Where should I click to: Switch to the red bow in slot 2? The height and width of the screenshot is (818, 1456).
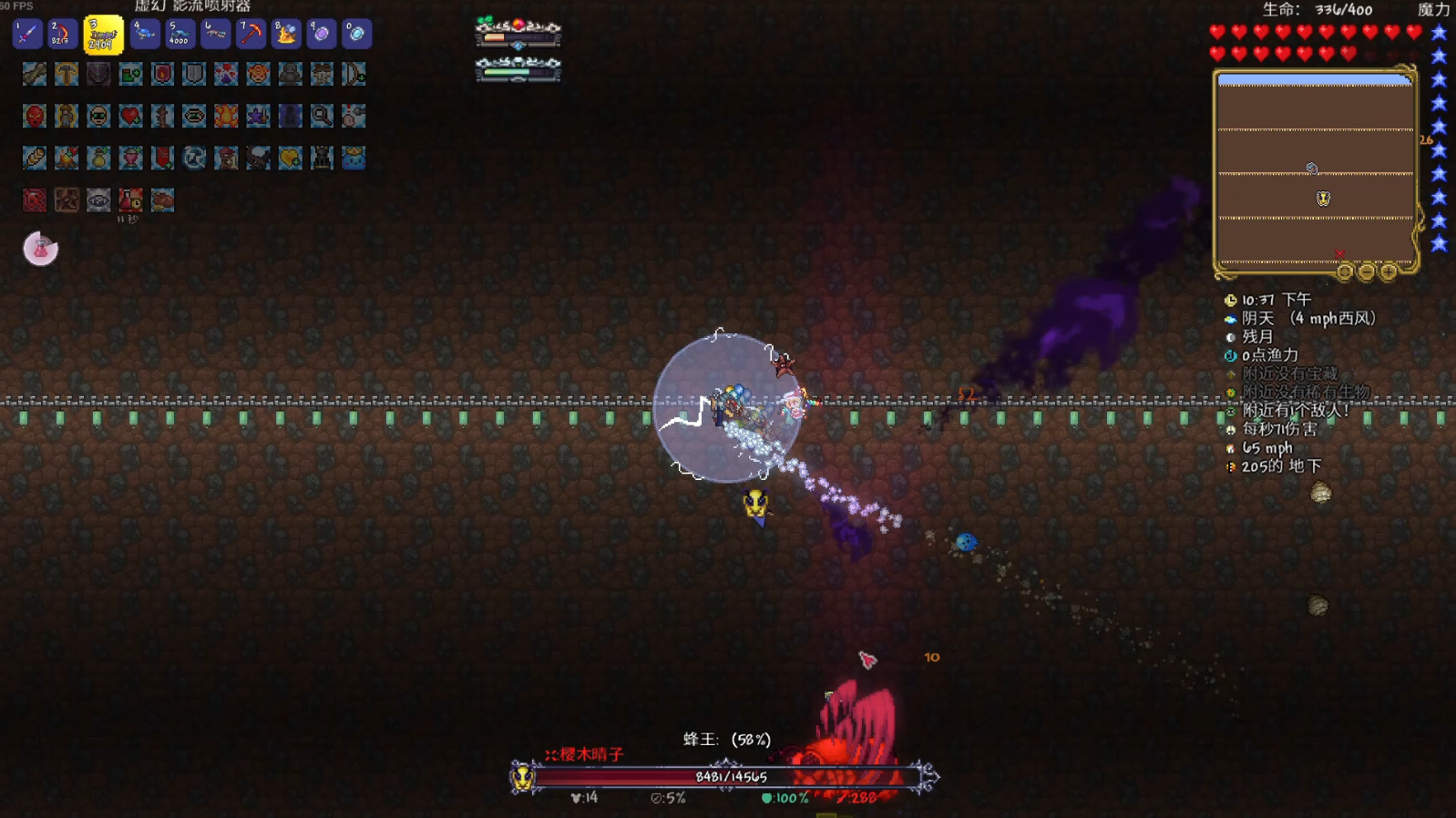(x=62, y=35)
